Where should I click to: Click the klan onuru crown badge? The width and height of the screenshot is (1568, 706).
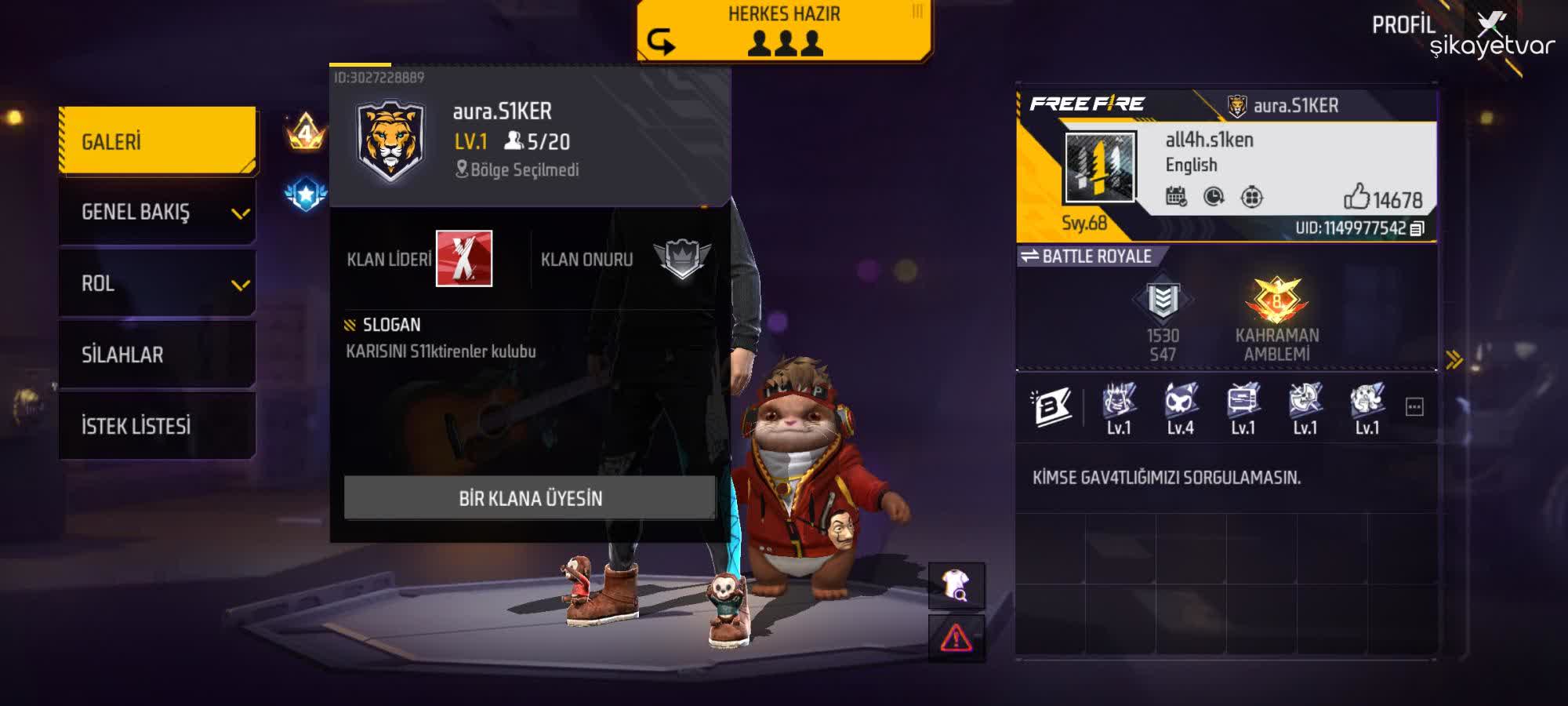(x=682, y=258)
